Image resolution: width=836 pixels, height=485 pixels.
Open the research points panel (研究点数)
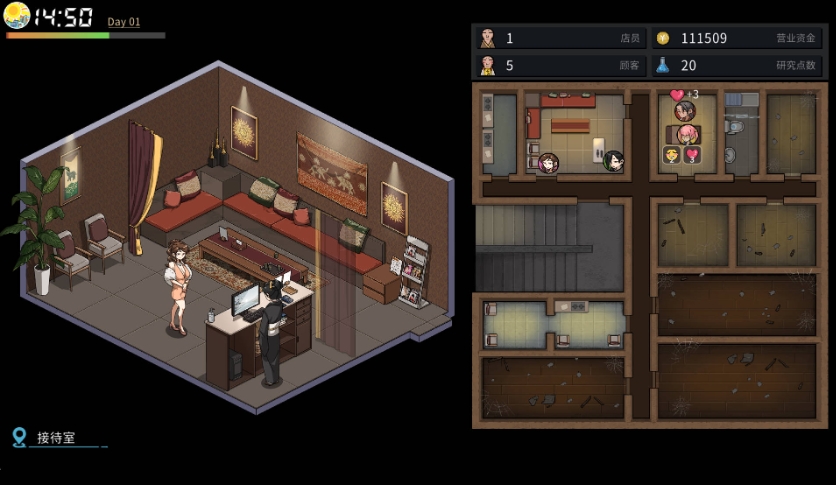click(737, 66)
